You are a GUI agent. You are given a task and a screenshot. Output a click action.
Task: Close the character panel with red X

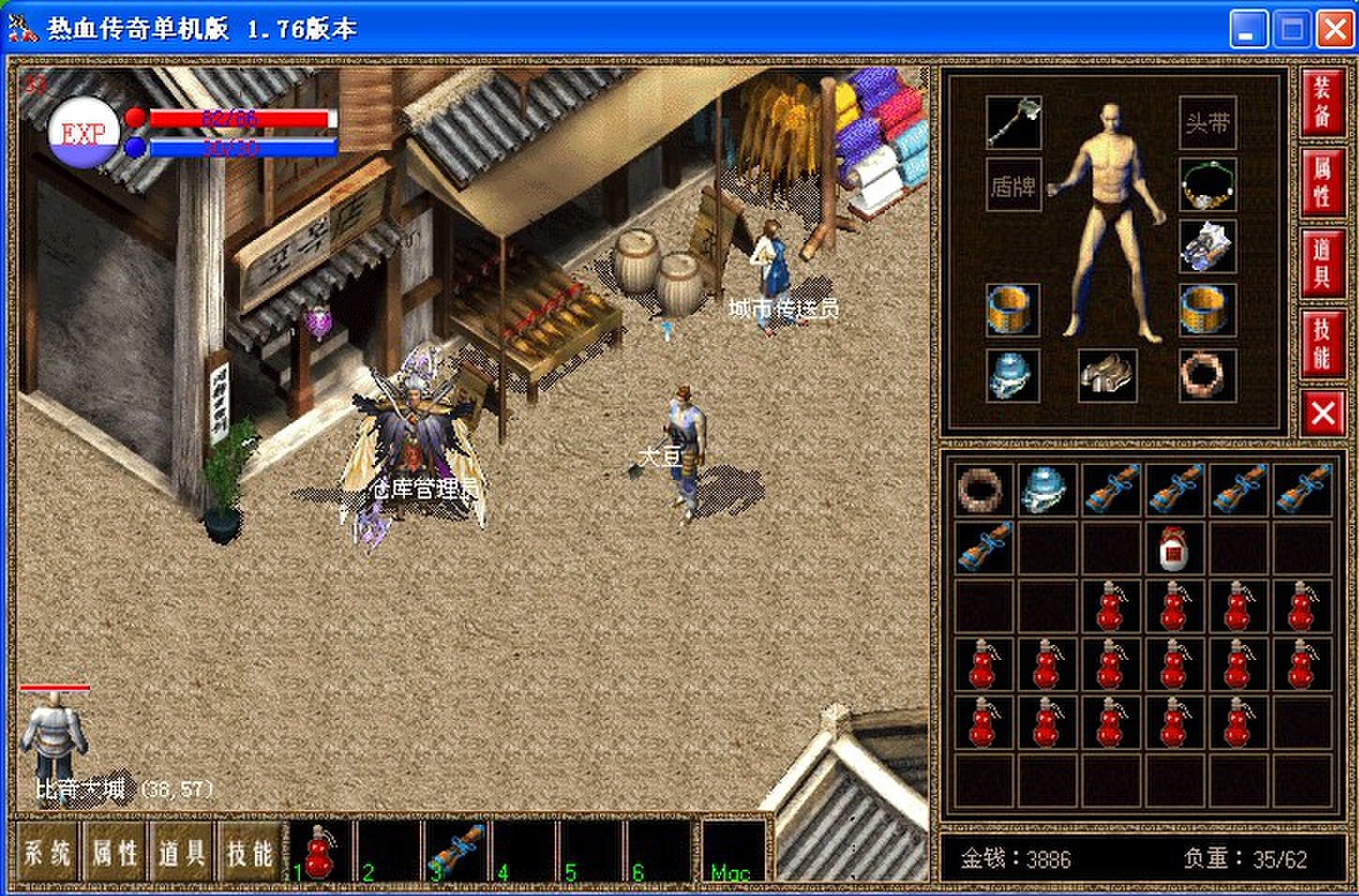click(x=1322, y=412)
